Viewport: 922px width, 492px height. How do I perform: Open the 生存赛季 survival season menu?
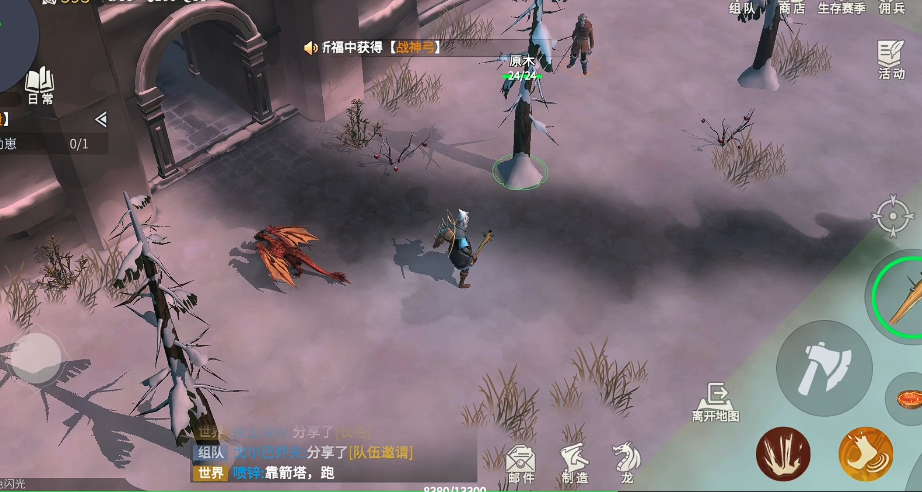point(841,8)
